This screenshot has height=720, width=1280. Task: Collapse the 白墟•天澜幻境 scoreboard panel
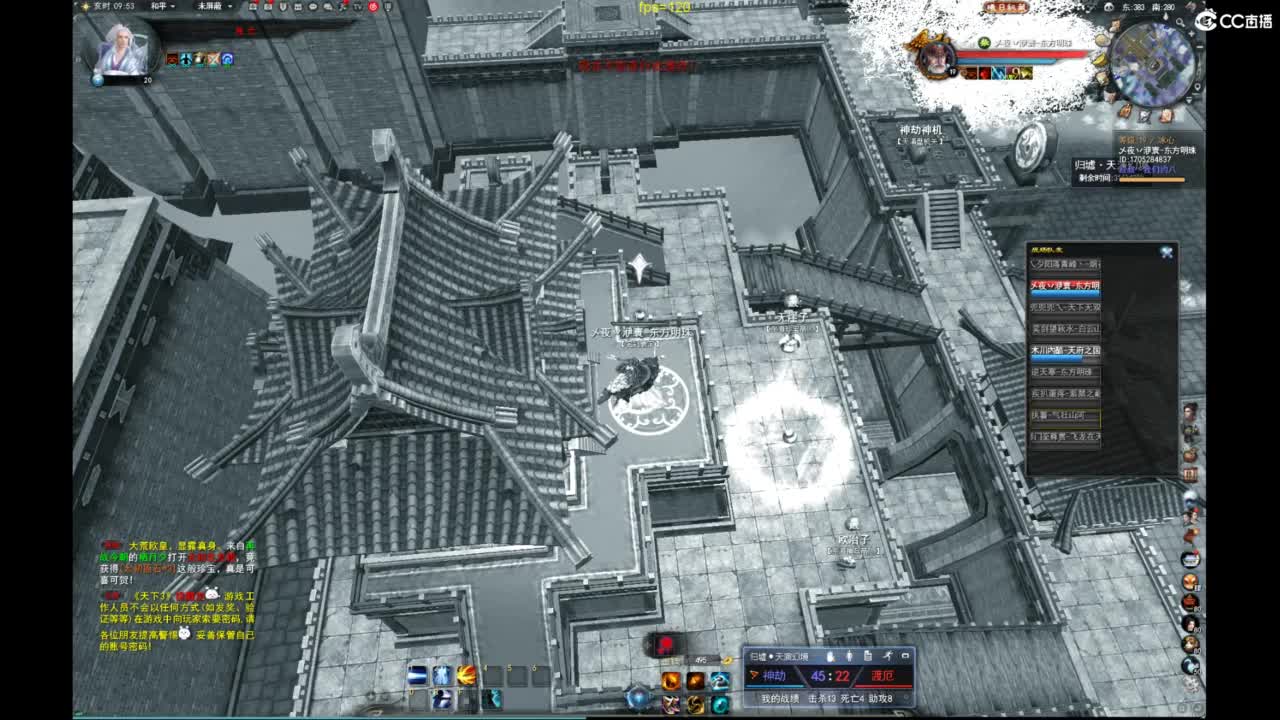(x=906, y=655)
